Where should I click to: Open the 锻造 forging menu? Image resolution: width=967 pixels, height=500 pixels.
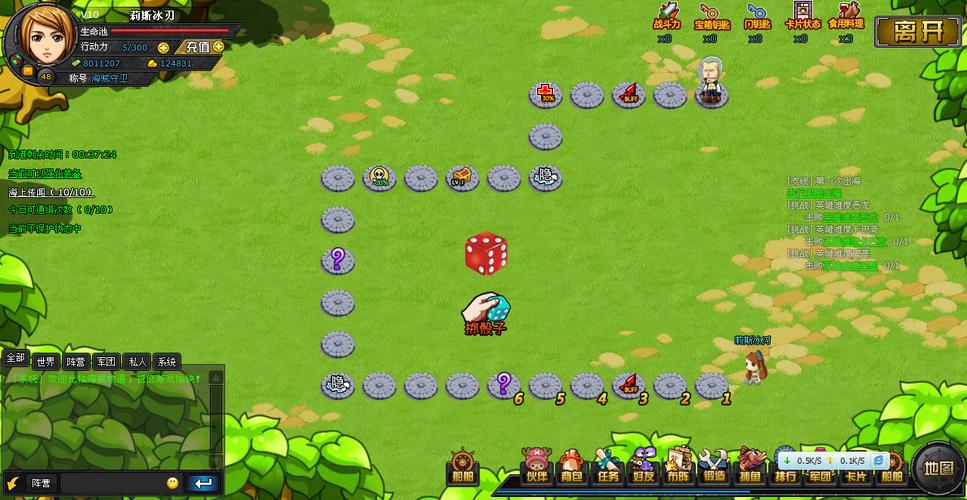coord(714,468)
